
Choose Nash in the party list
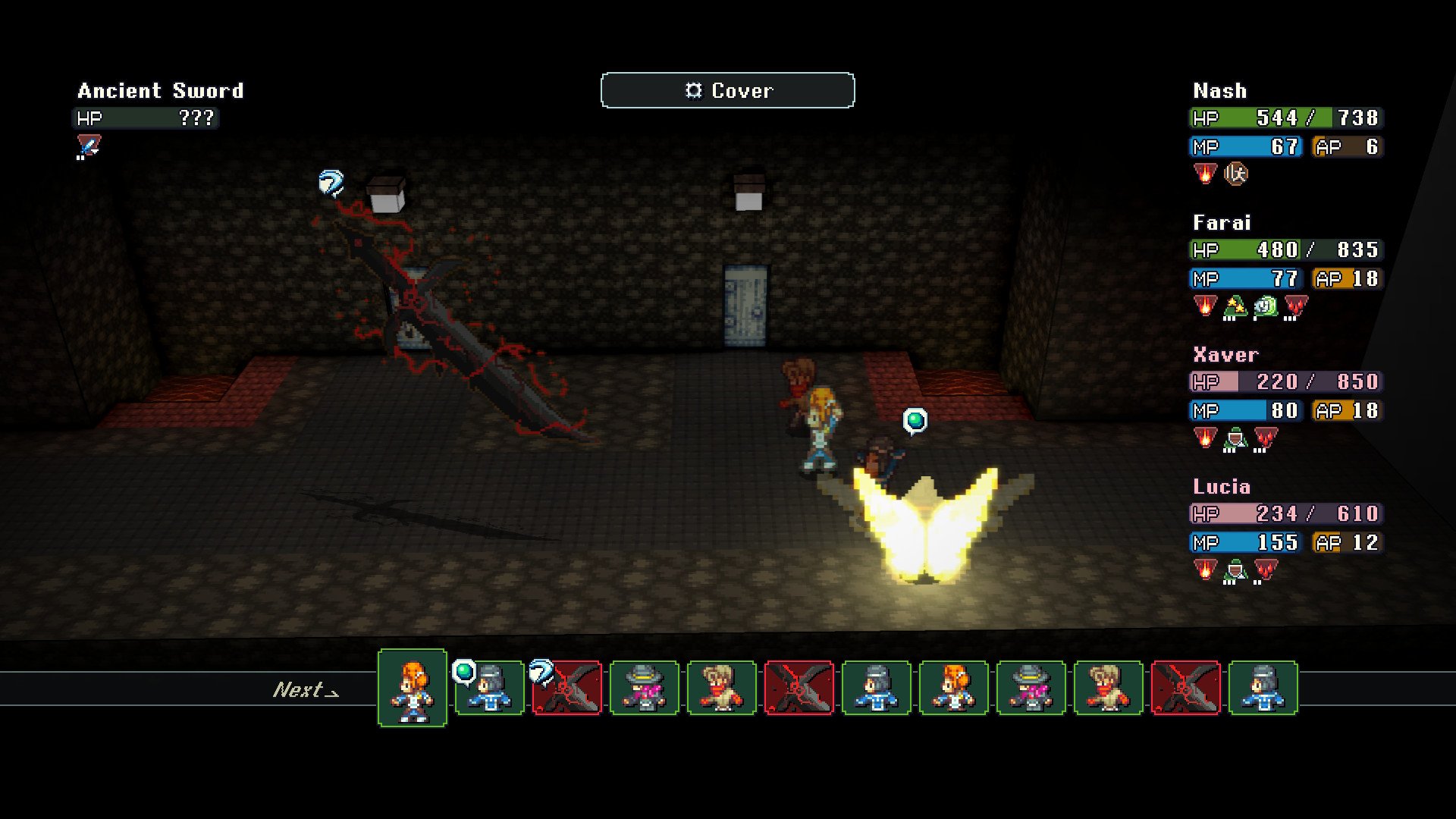pos(1219,91)
